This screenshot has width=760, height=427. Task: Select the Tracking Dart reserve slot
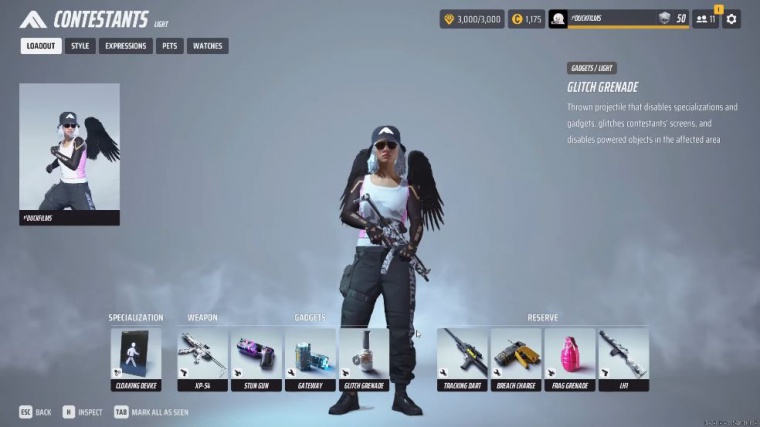(462, 359)
